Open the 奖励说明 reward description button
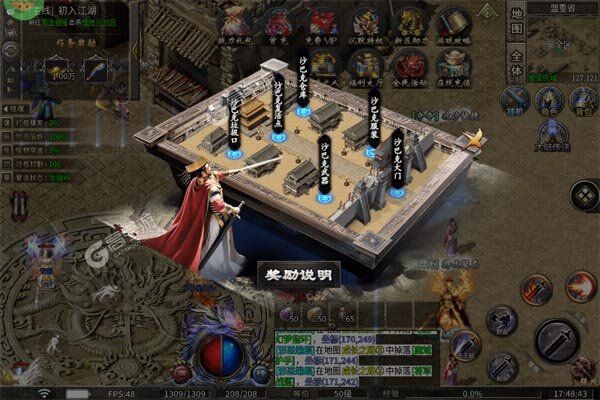This screenshot has width=600, height=400. tap(299, 272)
